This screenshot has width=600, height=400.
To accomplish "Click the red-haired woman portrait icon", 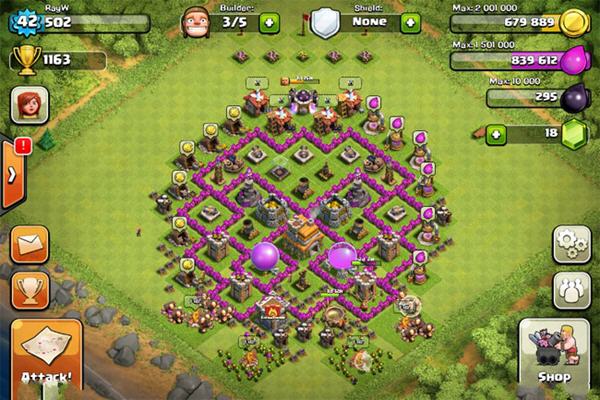I will tap(27, 105).
